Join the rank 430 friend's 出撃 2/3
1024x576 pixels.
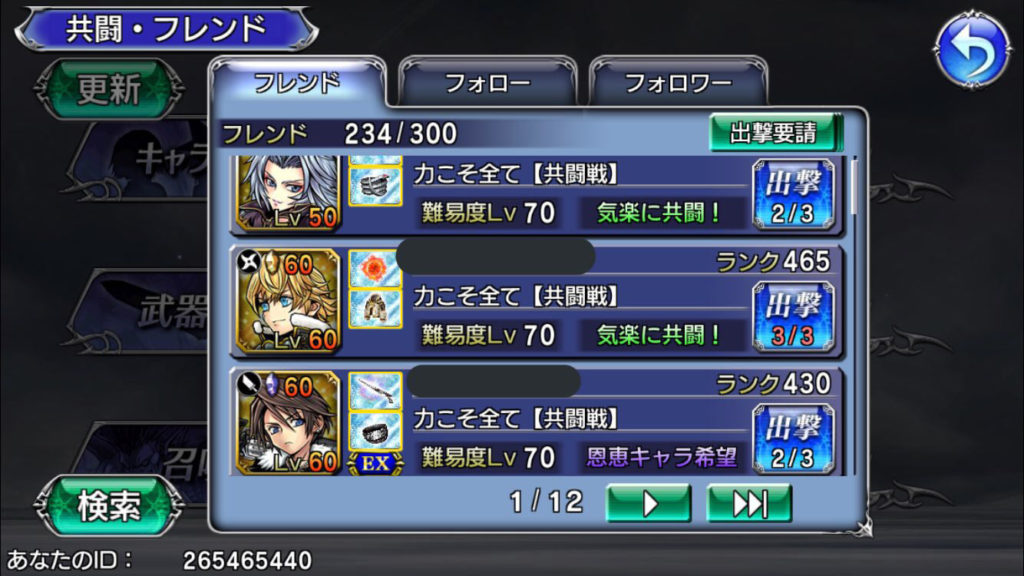tap(793, 440)
